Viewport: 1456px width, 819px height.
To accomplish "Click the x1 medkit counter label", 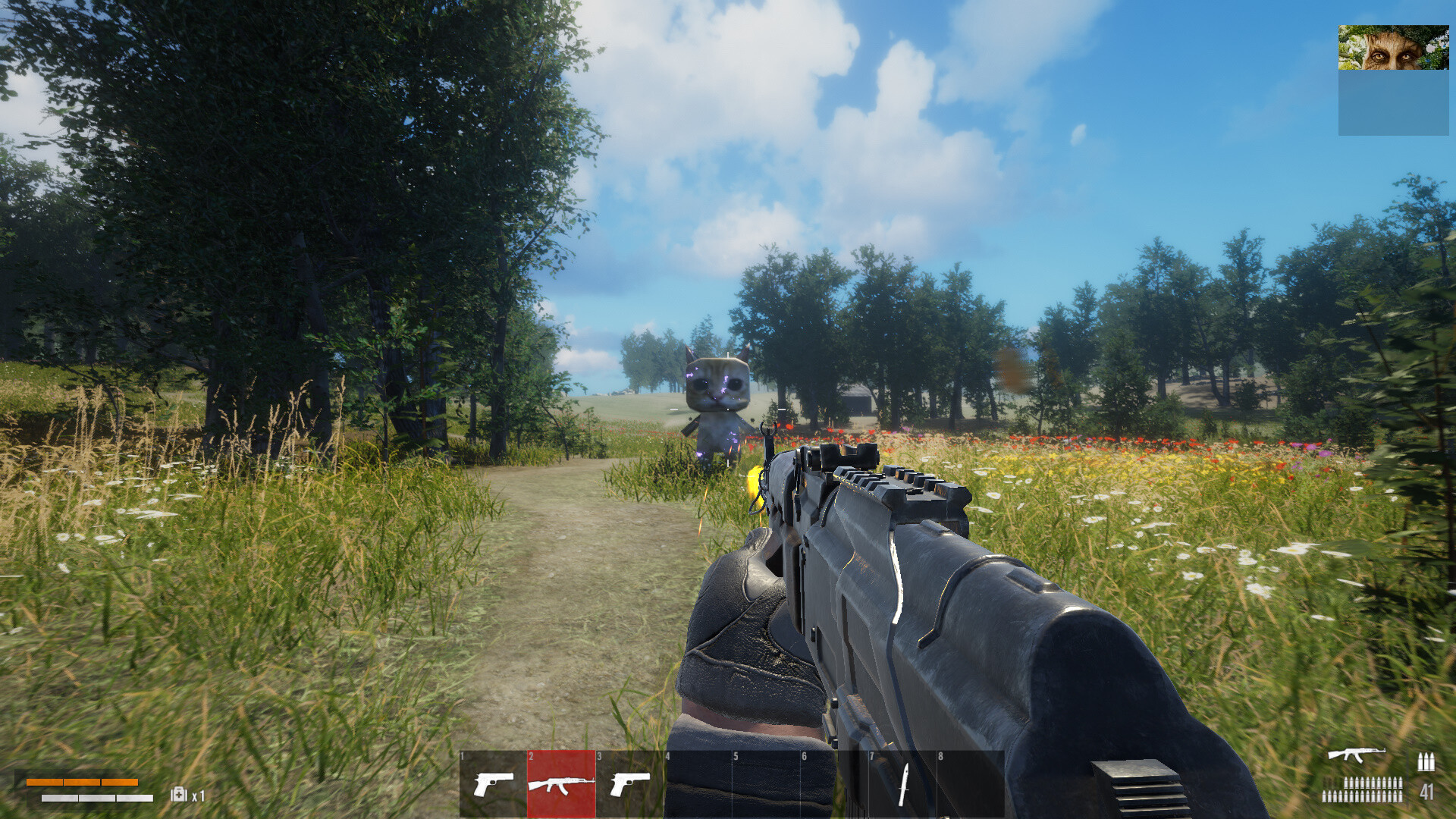I will [197, 795].
